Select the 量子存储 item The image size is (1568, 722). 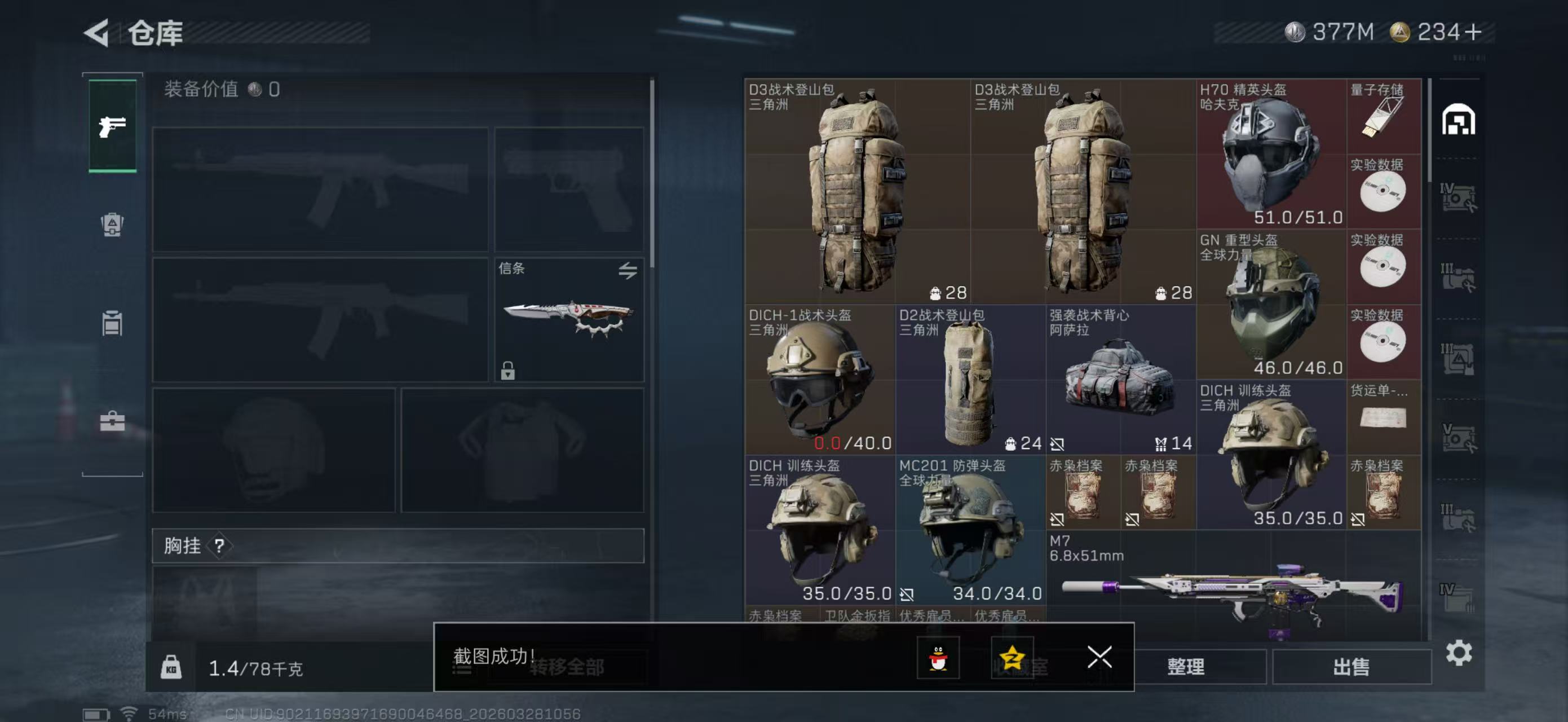point(1383,116)
